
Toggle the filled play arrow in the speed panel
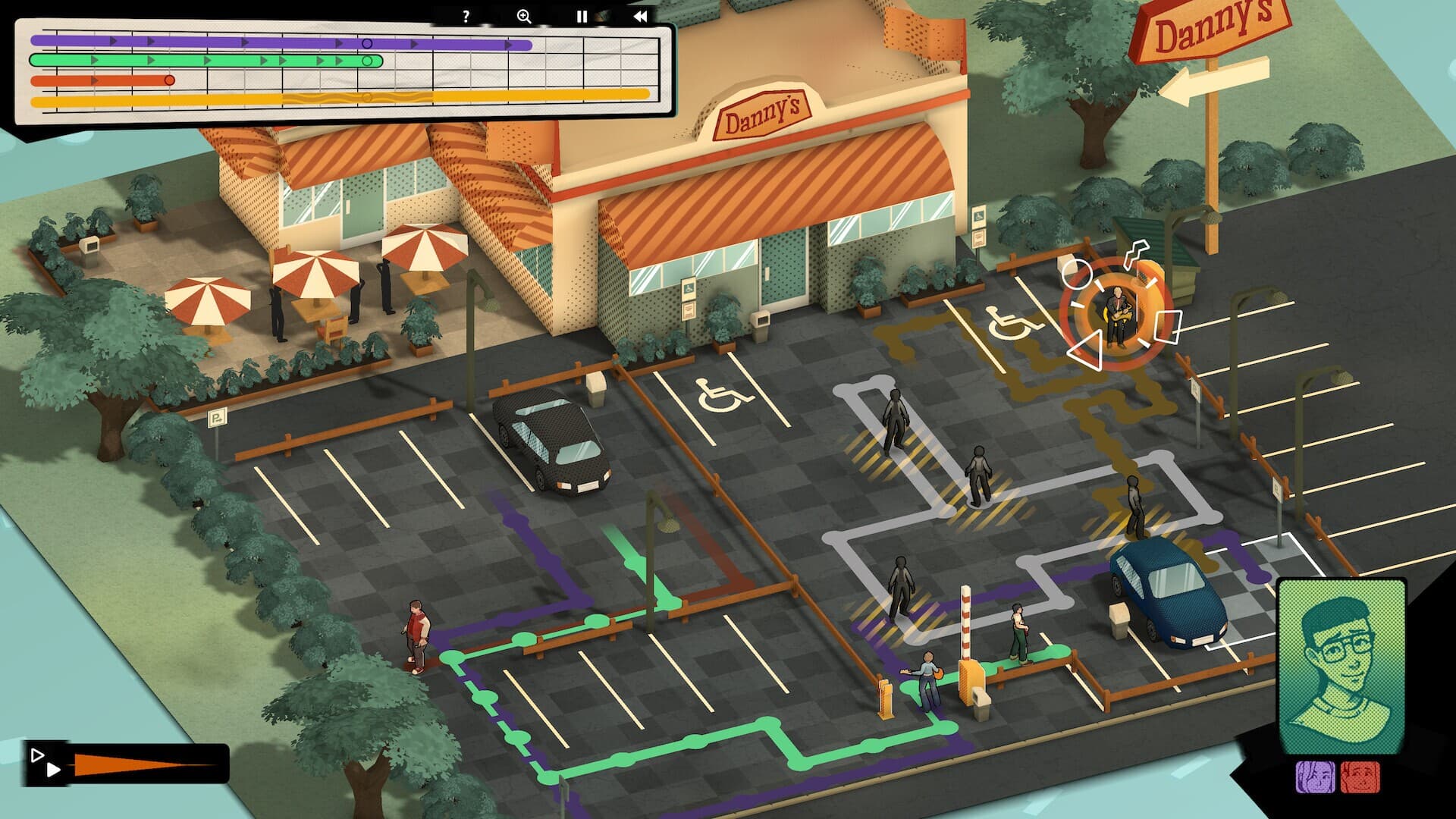[54, 770]
